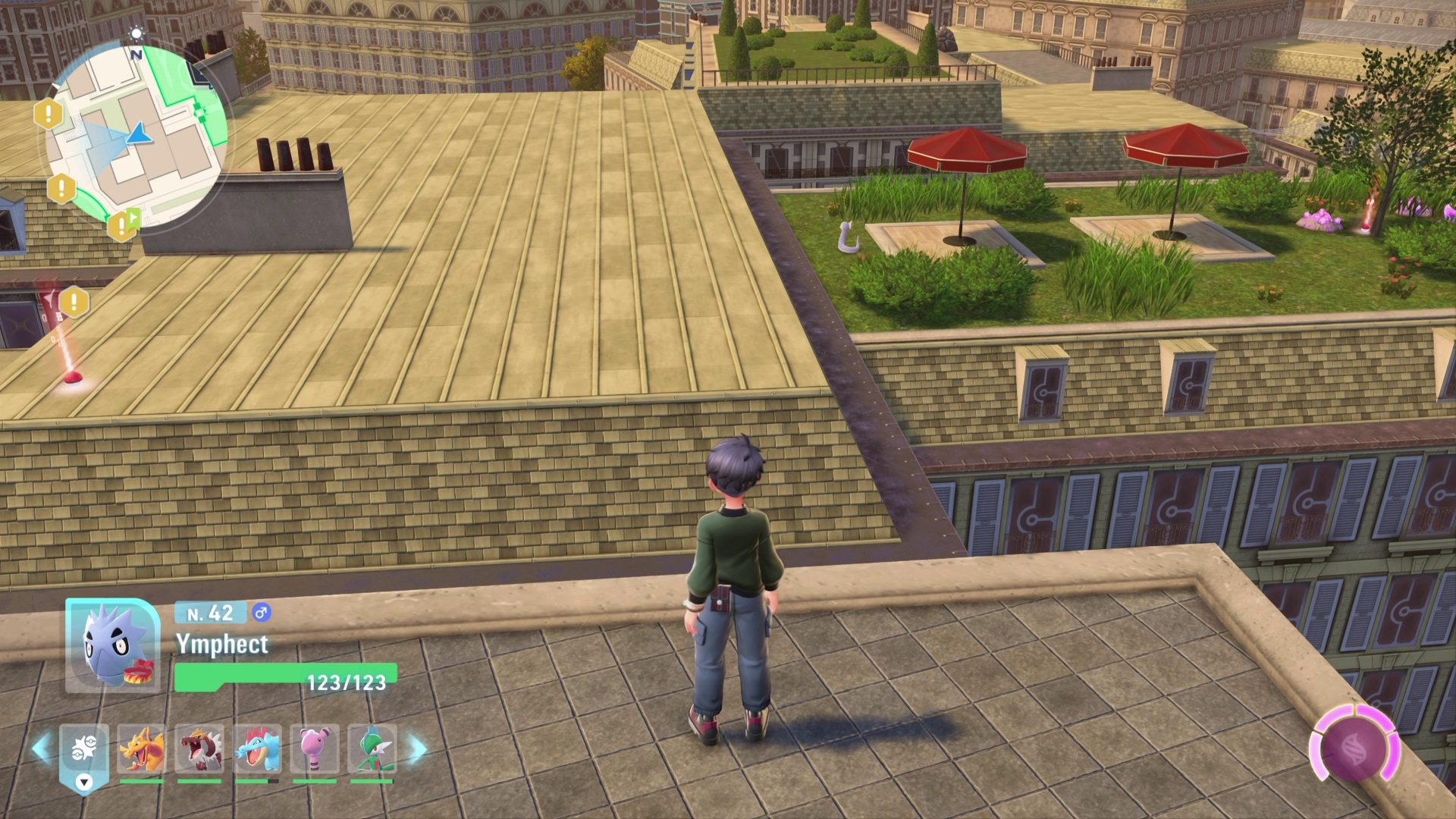
Task: Open the Poké Ball quick-switch menu
Action: (x=83, y=751)
